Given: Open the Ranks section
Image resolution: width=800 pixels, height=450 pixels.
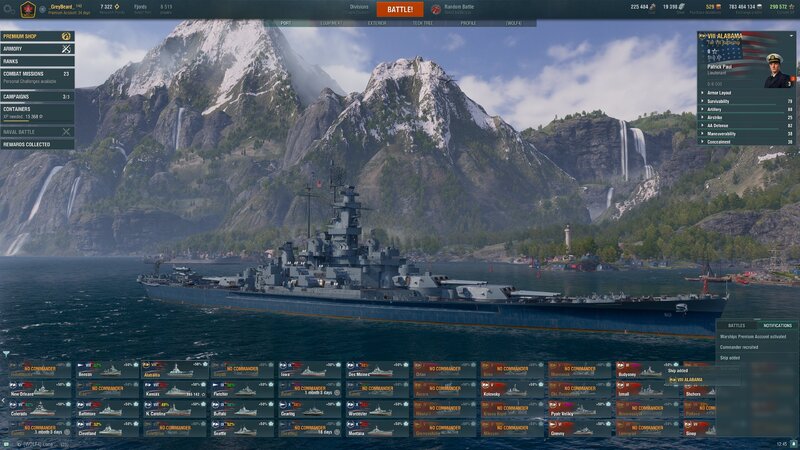Looking at the screenshot, I should click(37, 61).
